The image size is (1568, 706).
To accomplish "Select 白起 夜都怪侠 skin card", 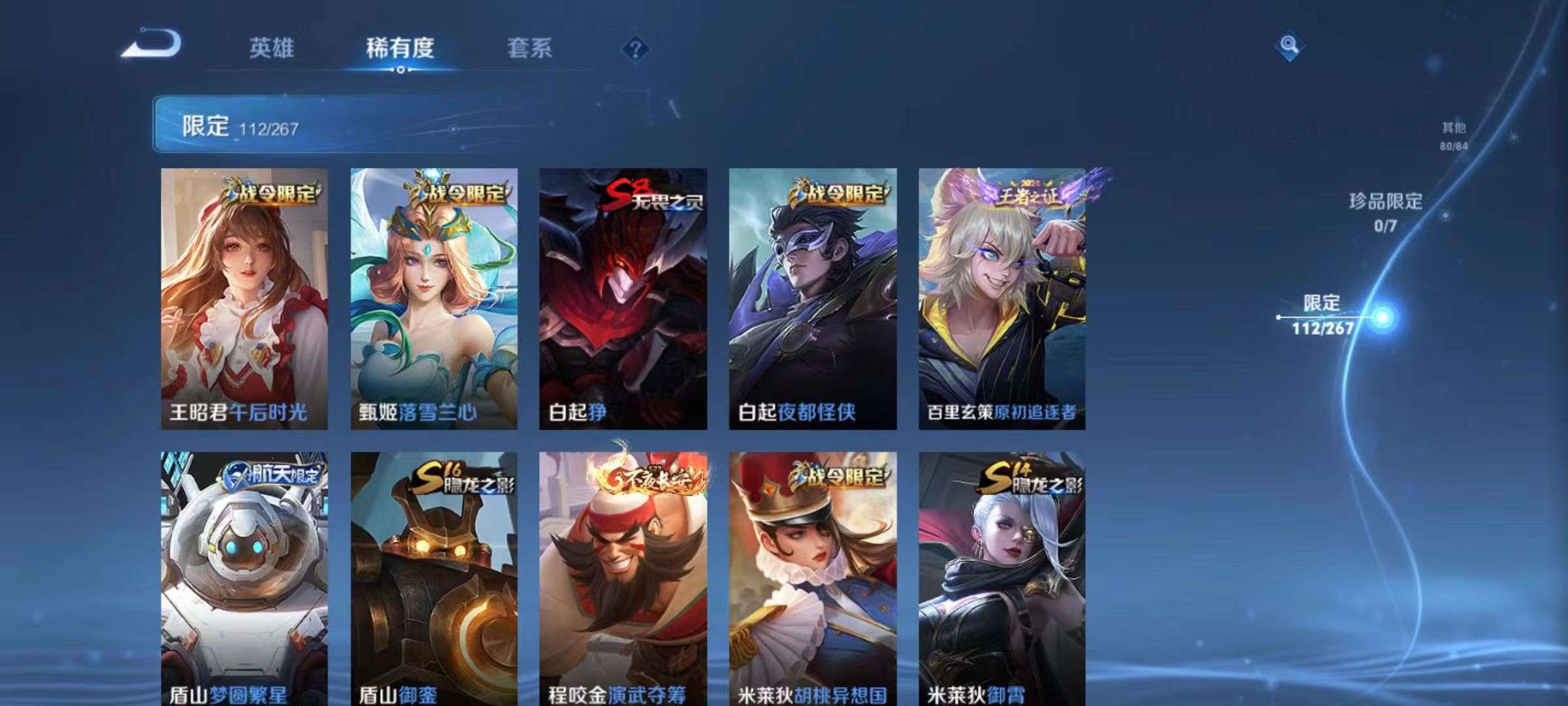I will click(813, 299).
